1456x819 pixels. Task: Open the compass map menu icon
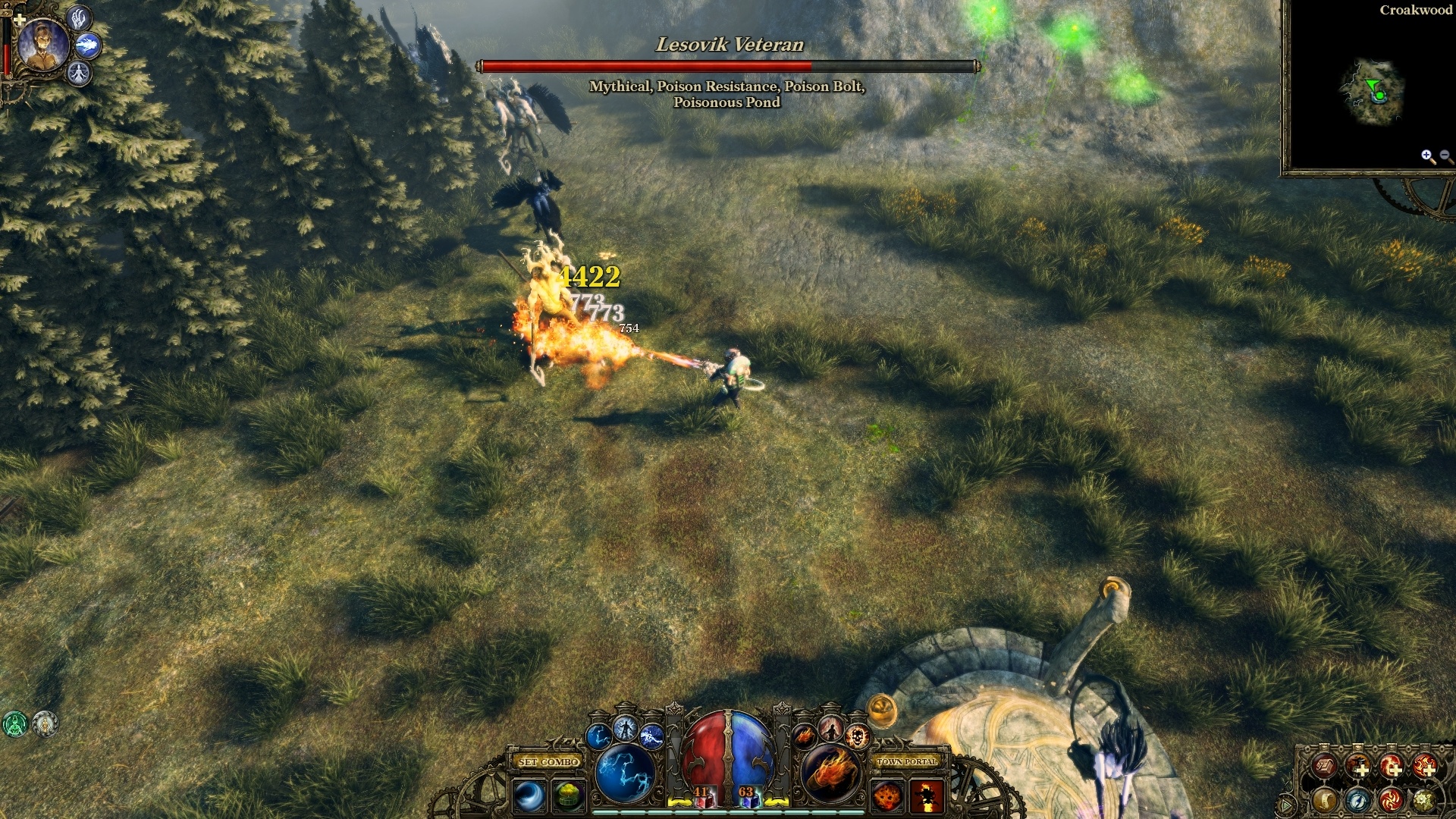coord(1358,799)
